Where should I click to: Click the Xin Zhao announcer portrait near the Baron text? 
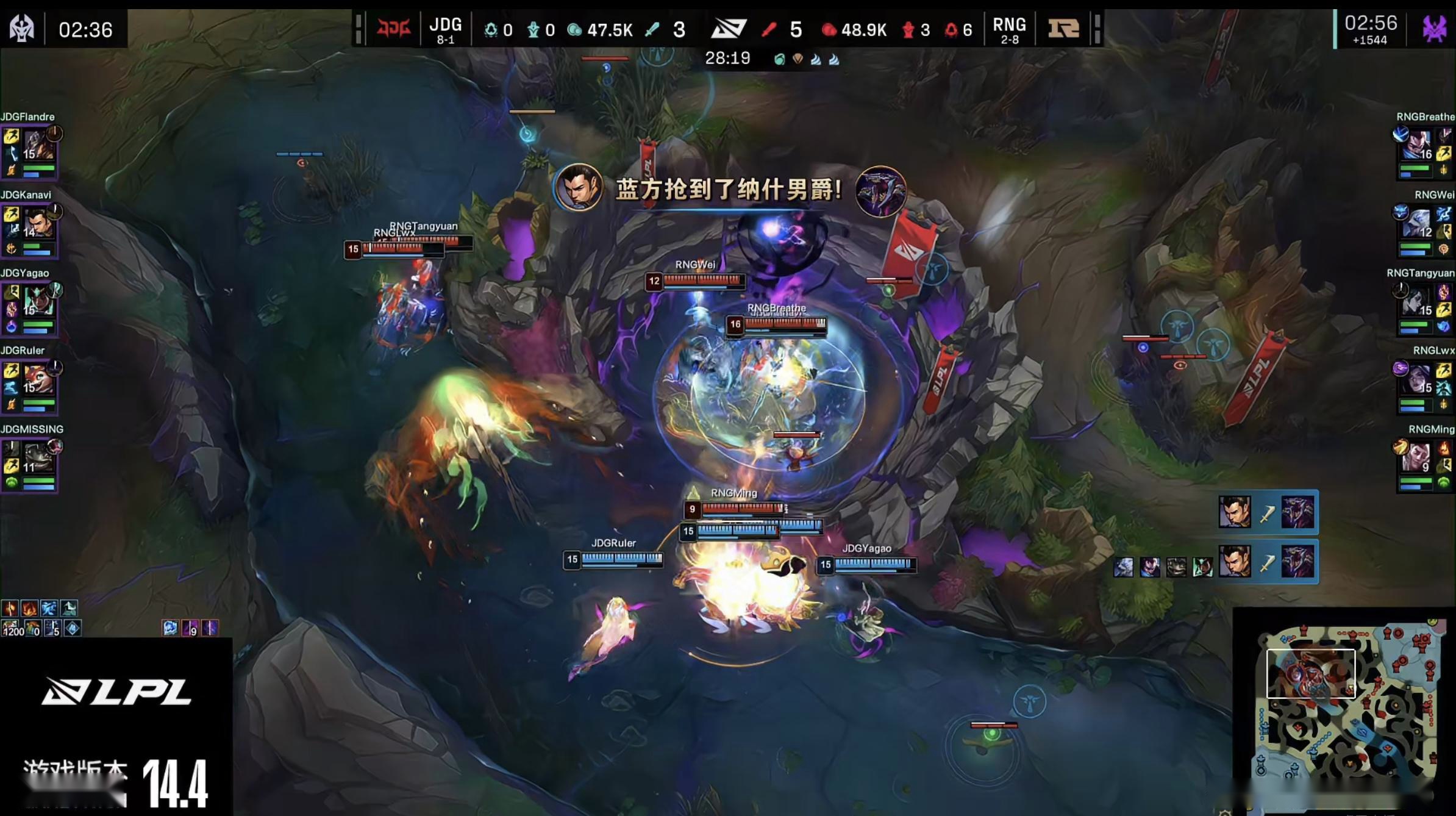point(580,189)
